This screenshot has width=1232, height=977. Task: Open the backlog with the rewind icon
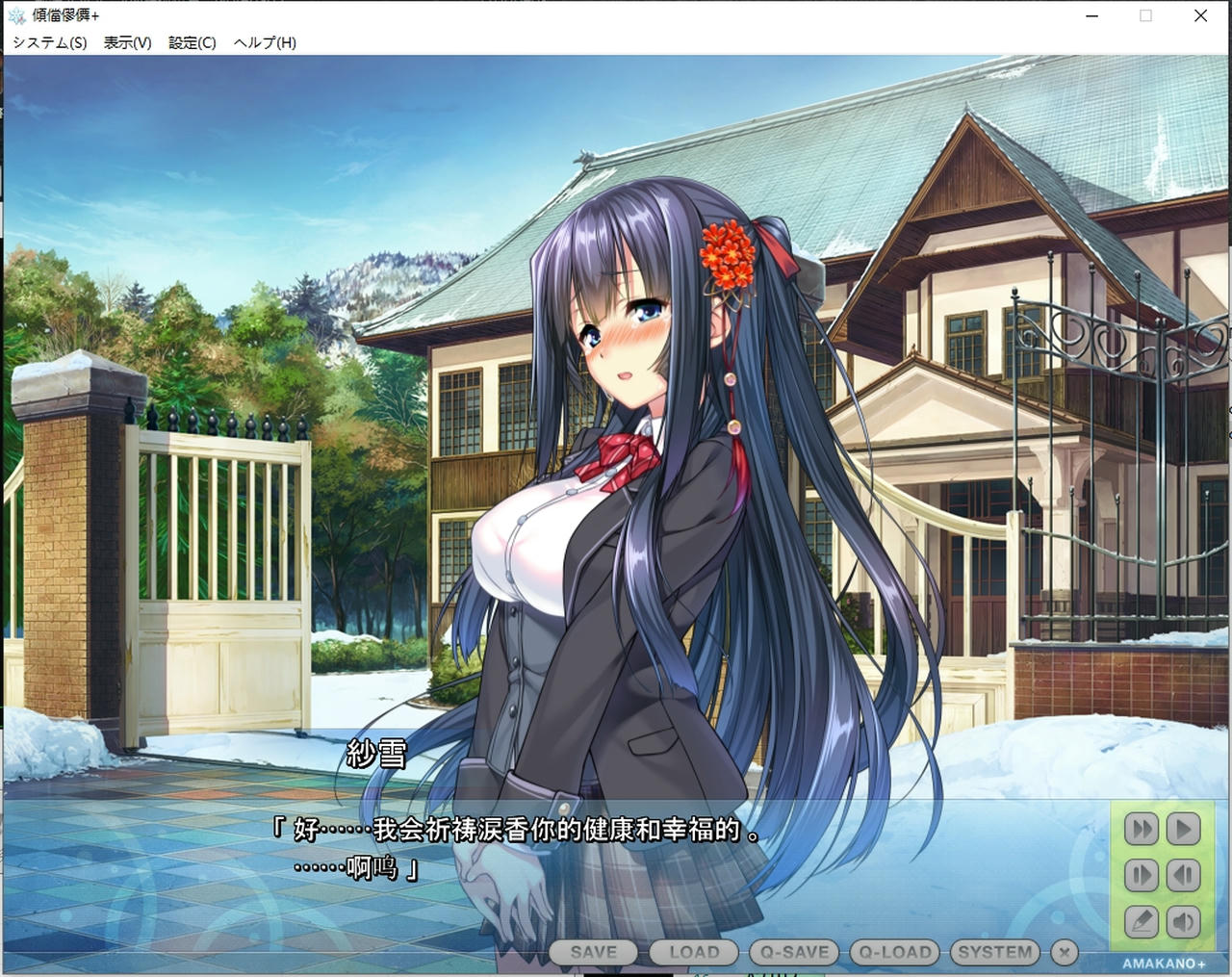[1184, 875]
